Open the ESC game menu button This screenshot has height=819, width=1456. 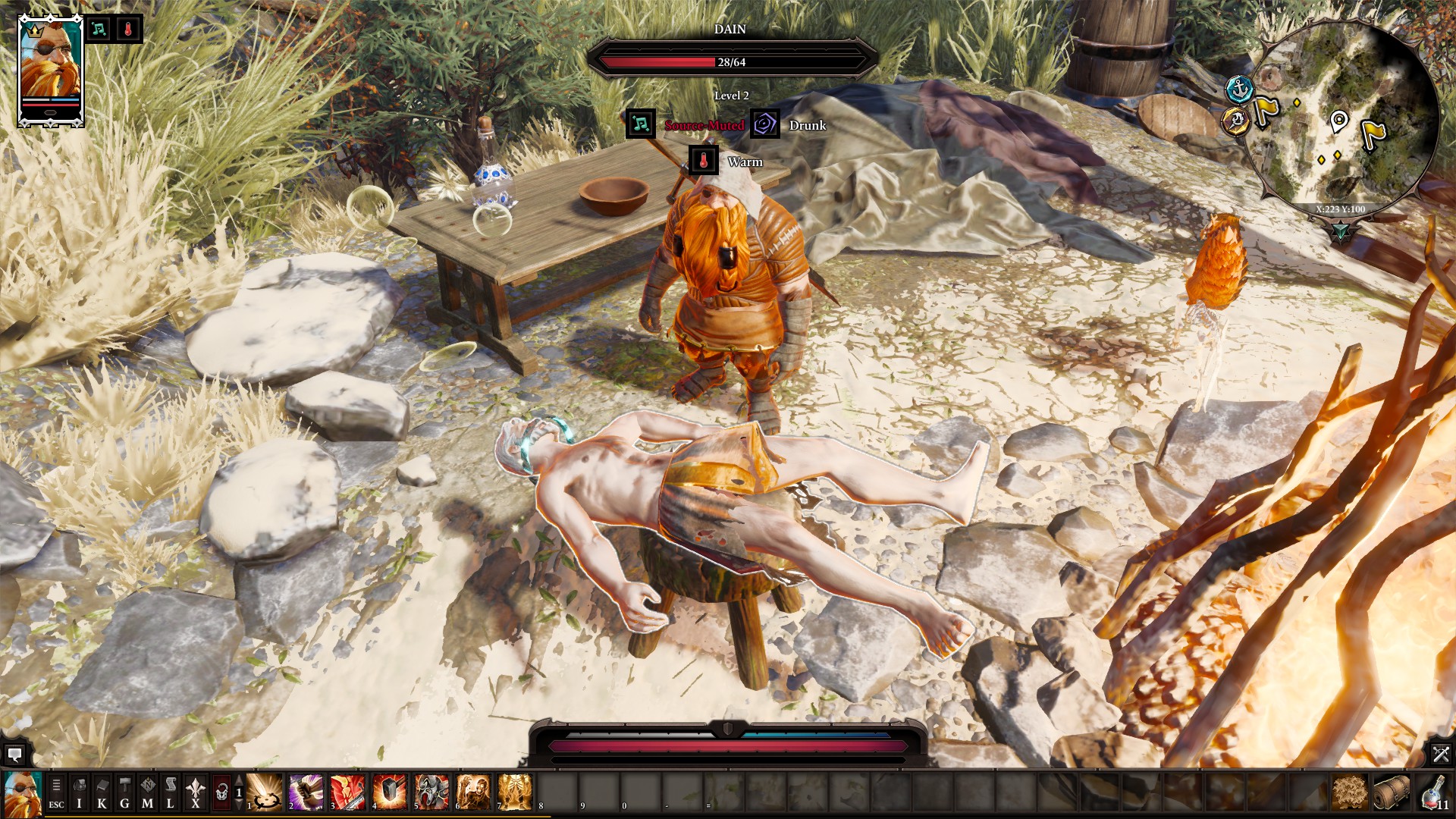[x=56, y=793]
